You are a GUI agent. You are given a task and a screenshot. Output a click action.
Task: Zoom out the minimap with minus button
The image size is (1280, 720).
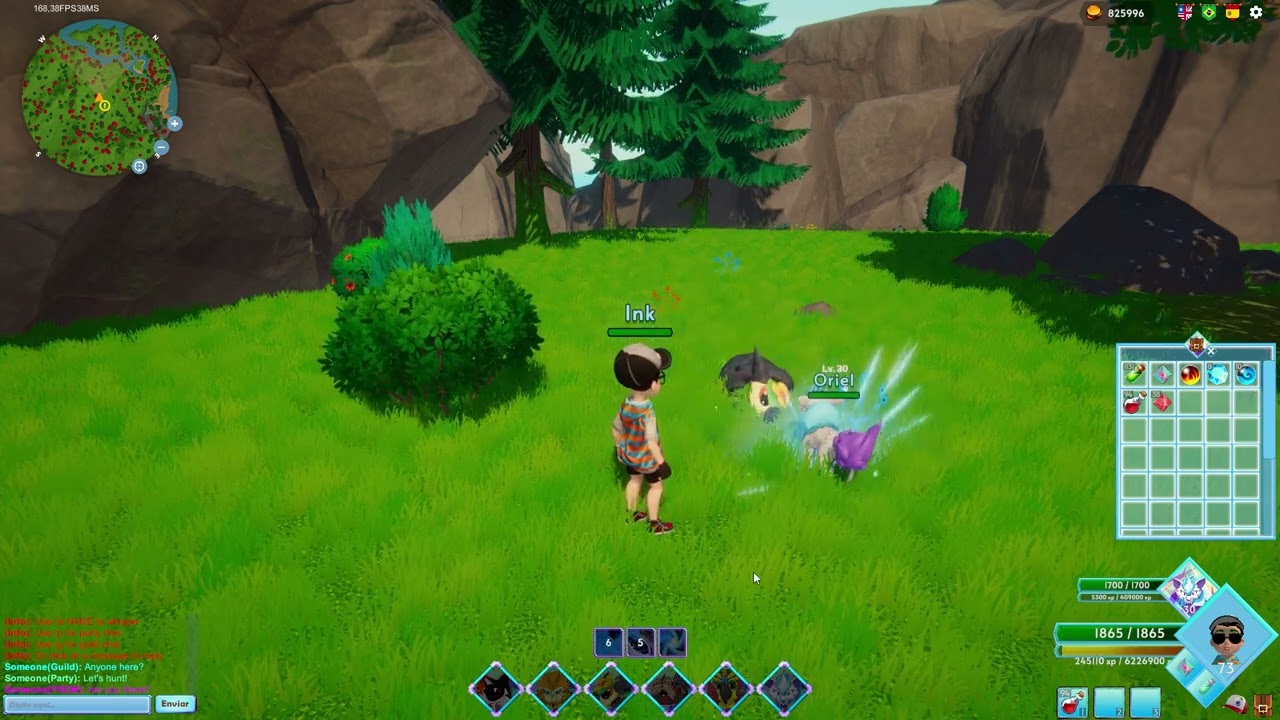(x=161, y=148)
